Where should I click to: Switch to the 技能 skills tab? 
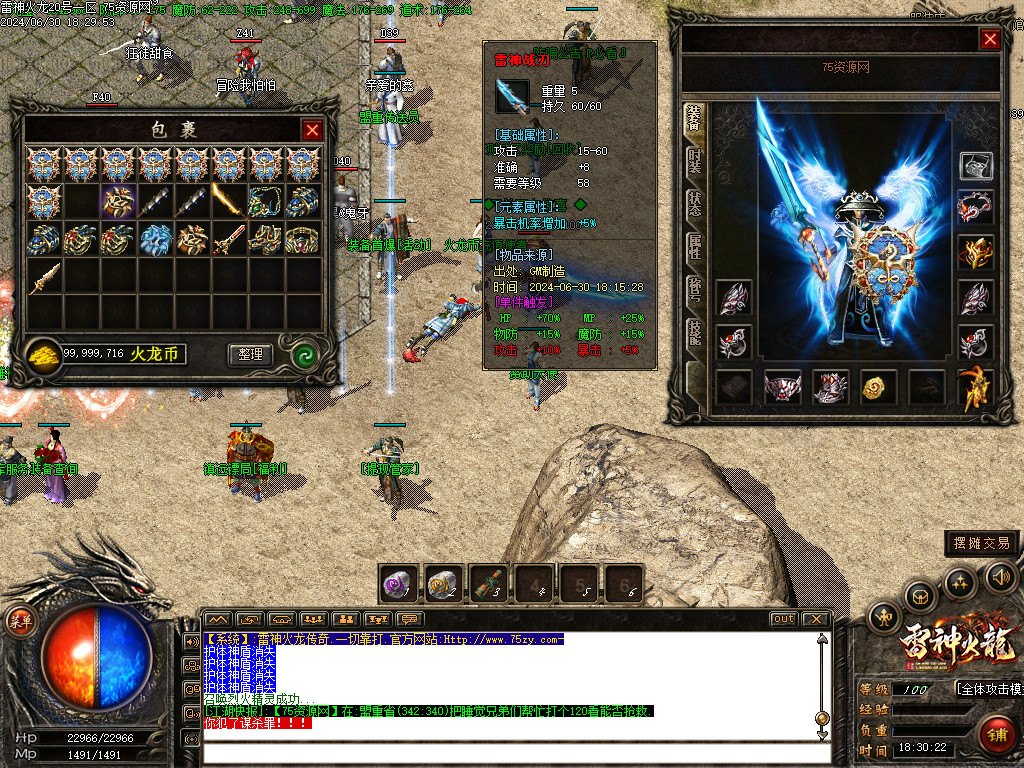694,332
